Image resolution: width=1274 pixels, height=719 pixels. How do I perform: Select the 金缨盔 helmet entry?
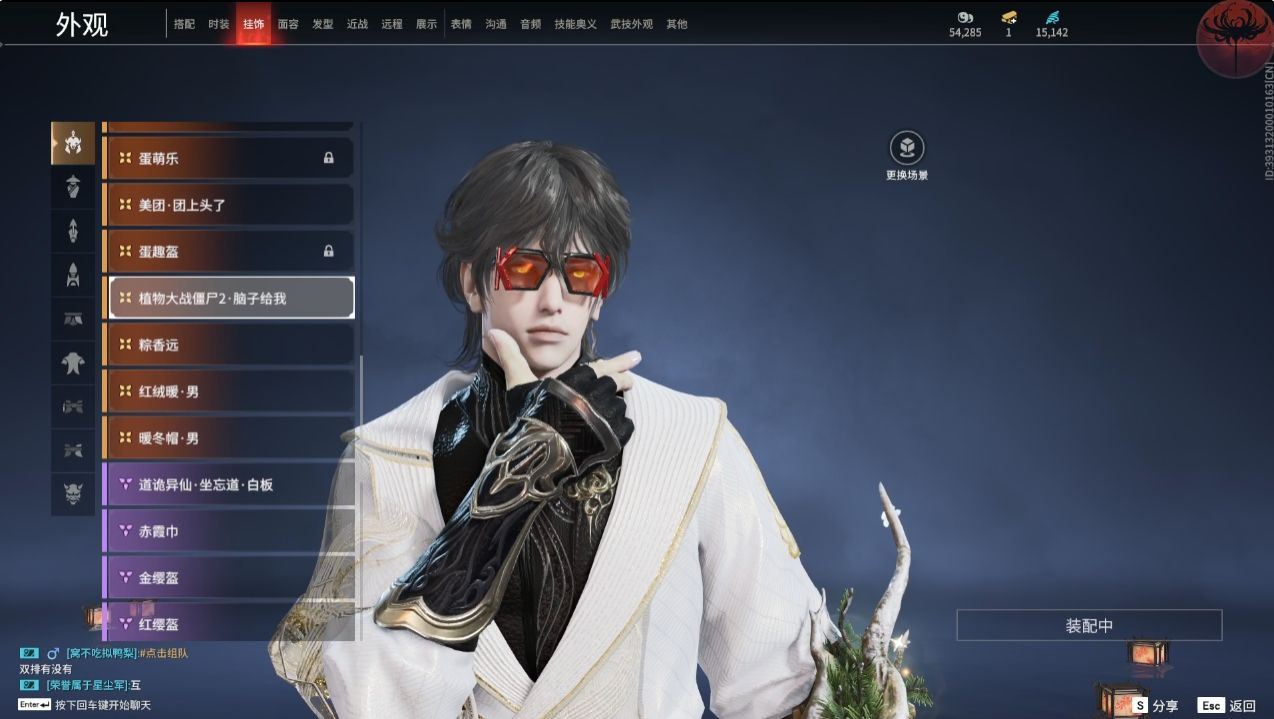coord(229,578)
